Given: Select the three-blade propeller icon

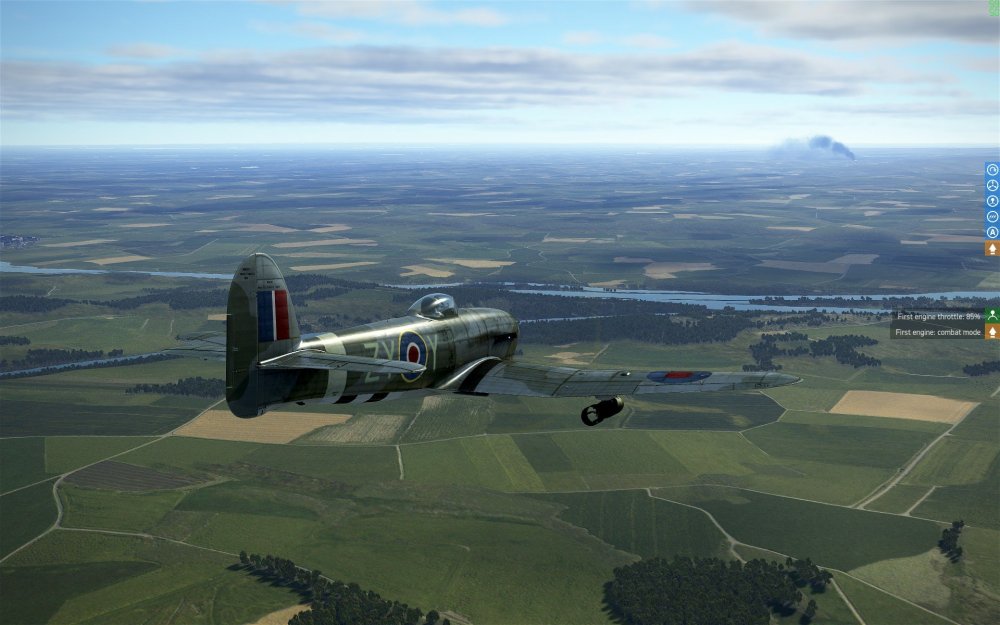Looking at the screenshot, I should 992,185.
